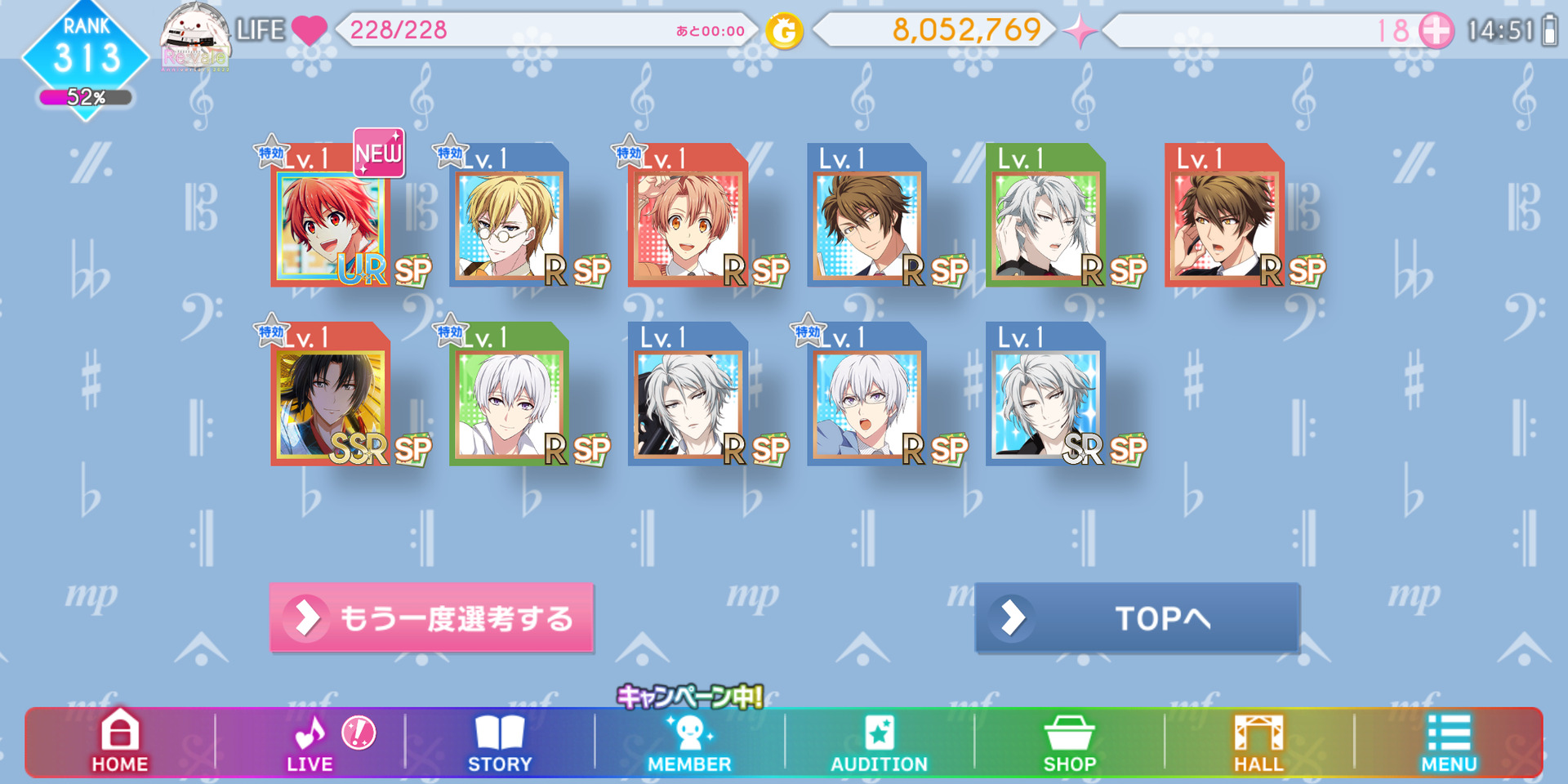This screenshot has height=784, width=1568.
Task: Tap the pink LIFE heart icon
Action: 309,31
